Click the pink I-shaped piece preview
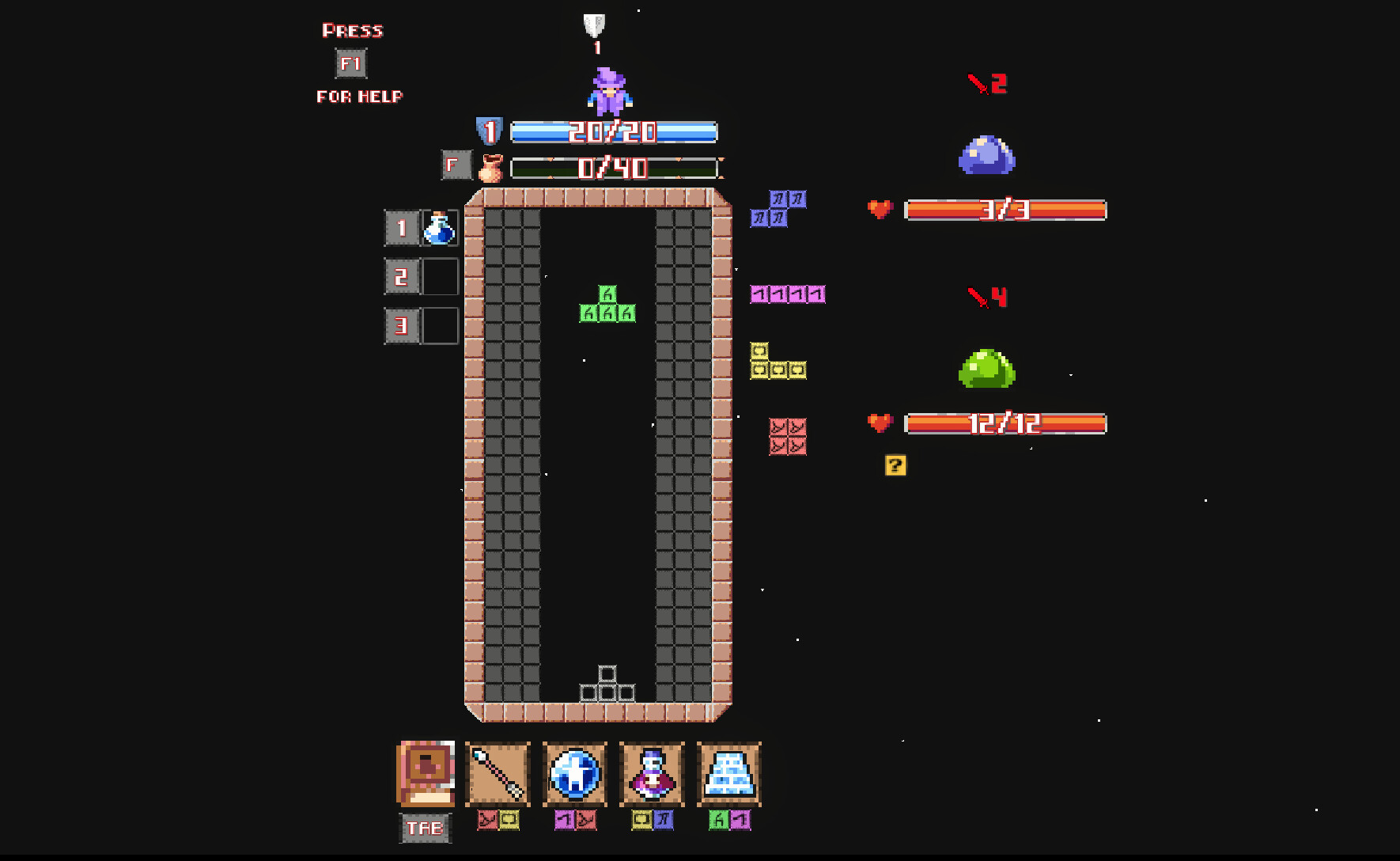The width and height of the screenshot is (1400, 861). coord(788,294)
